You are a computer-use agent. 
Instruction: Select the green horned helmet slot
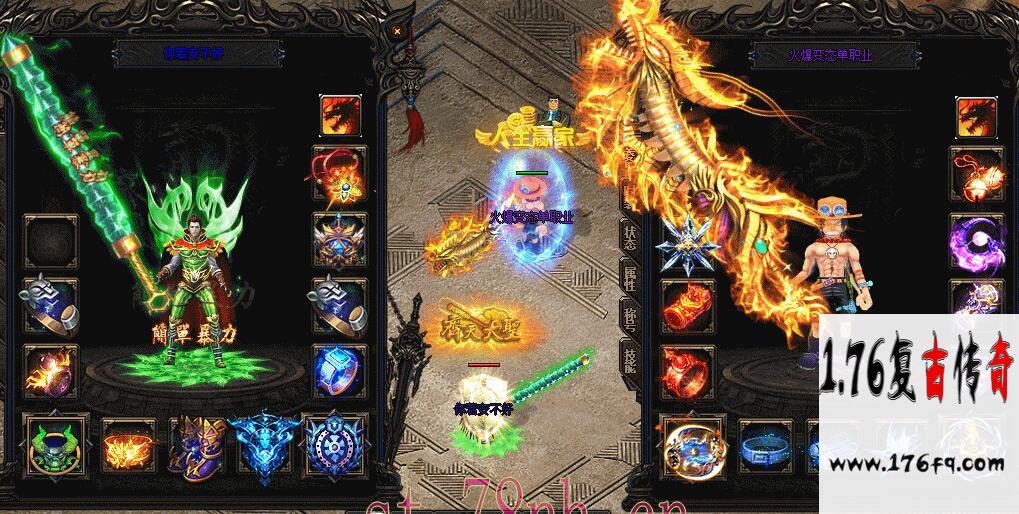point(55,443)
